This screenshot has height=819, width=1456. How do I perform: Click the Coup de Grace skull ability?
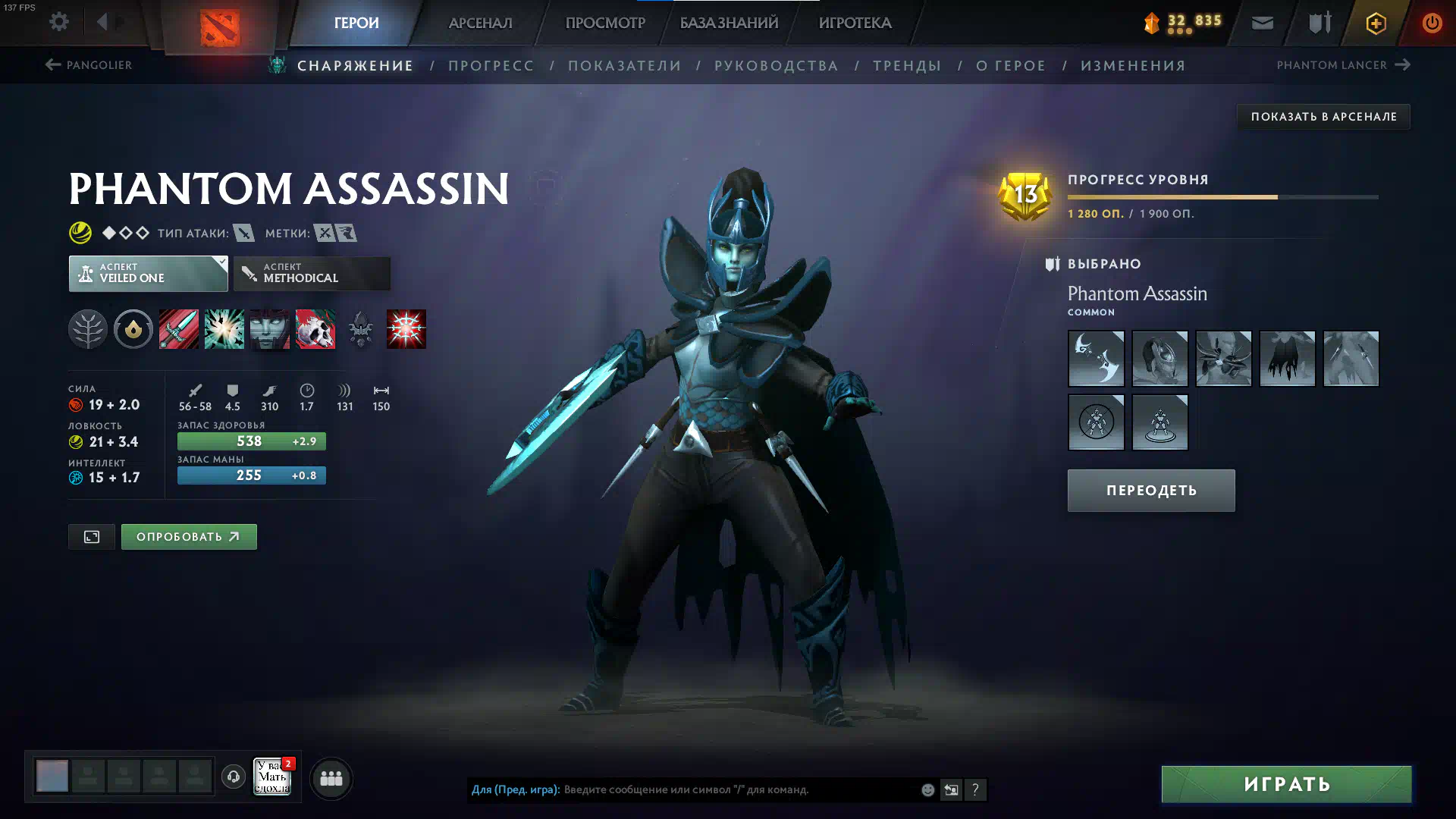(x=315, y=329)
